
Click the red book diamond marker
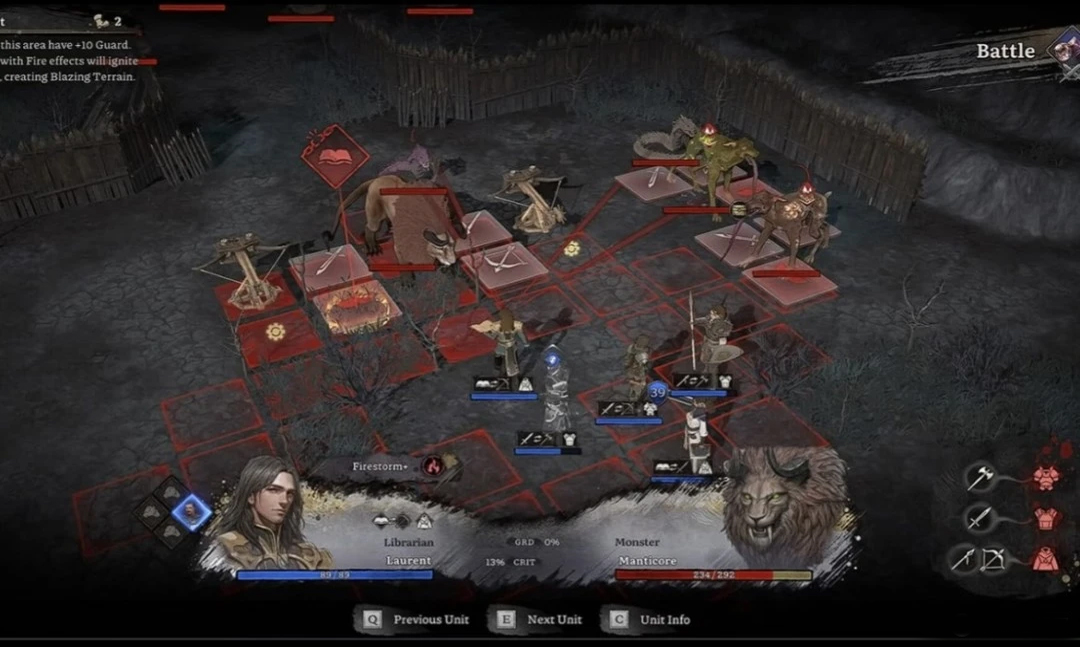point(335,157)
